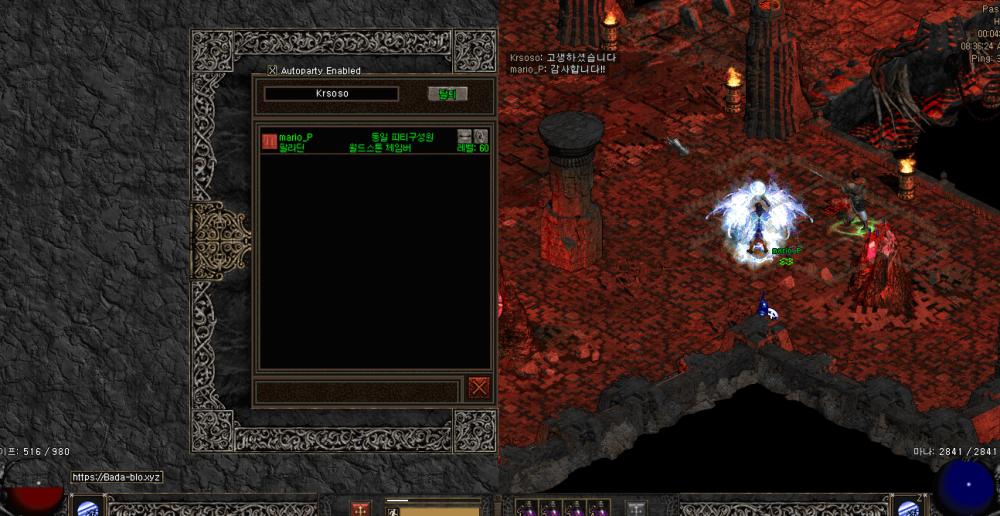Click the Krsoso name field
Image resolution: width=1000 pixels, height=516 pixels.
331,94
